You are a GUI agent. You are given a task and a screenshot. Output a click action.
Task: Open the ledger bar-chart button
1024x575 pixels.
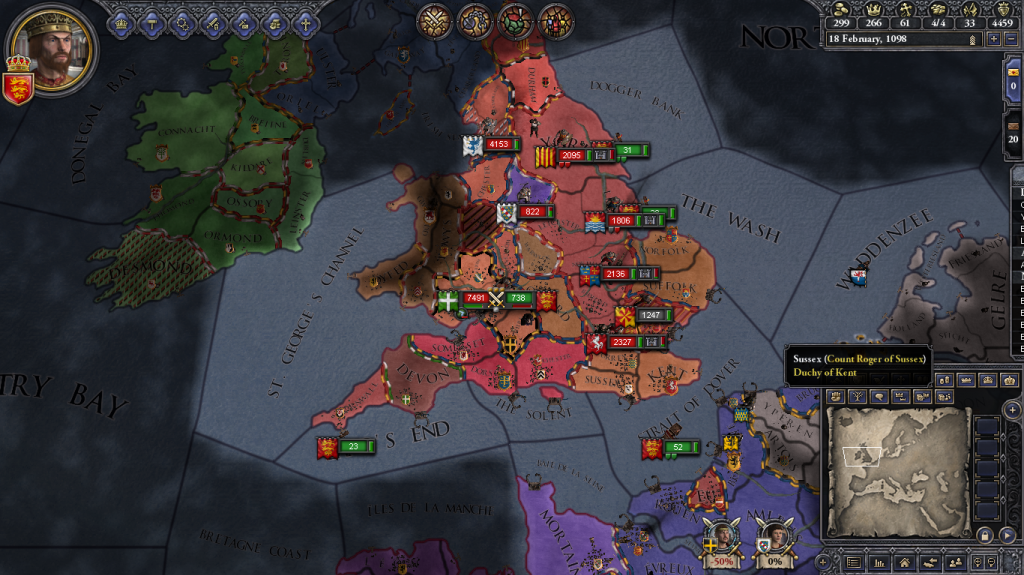coord(879,564)
